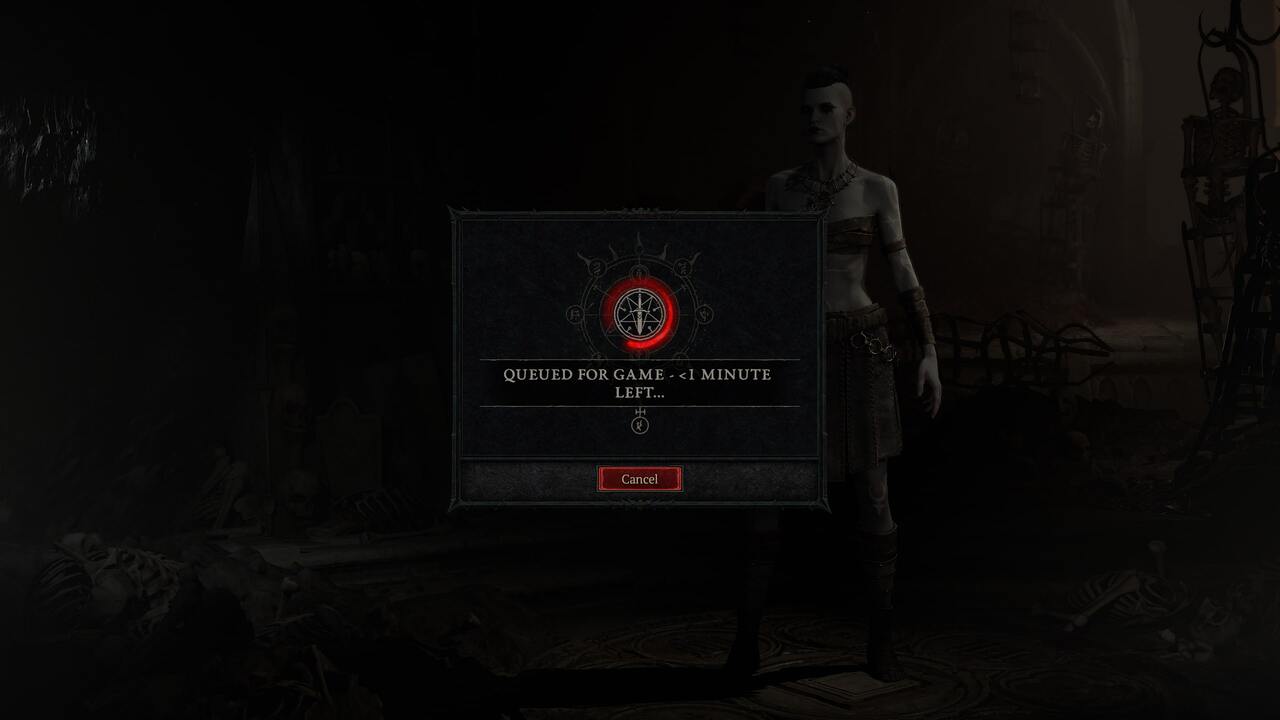Click the small rune glyph below the queue text

tap(640, 424)
